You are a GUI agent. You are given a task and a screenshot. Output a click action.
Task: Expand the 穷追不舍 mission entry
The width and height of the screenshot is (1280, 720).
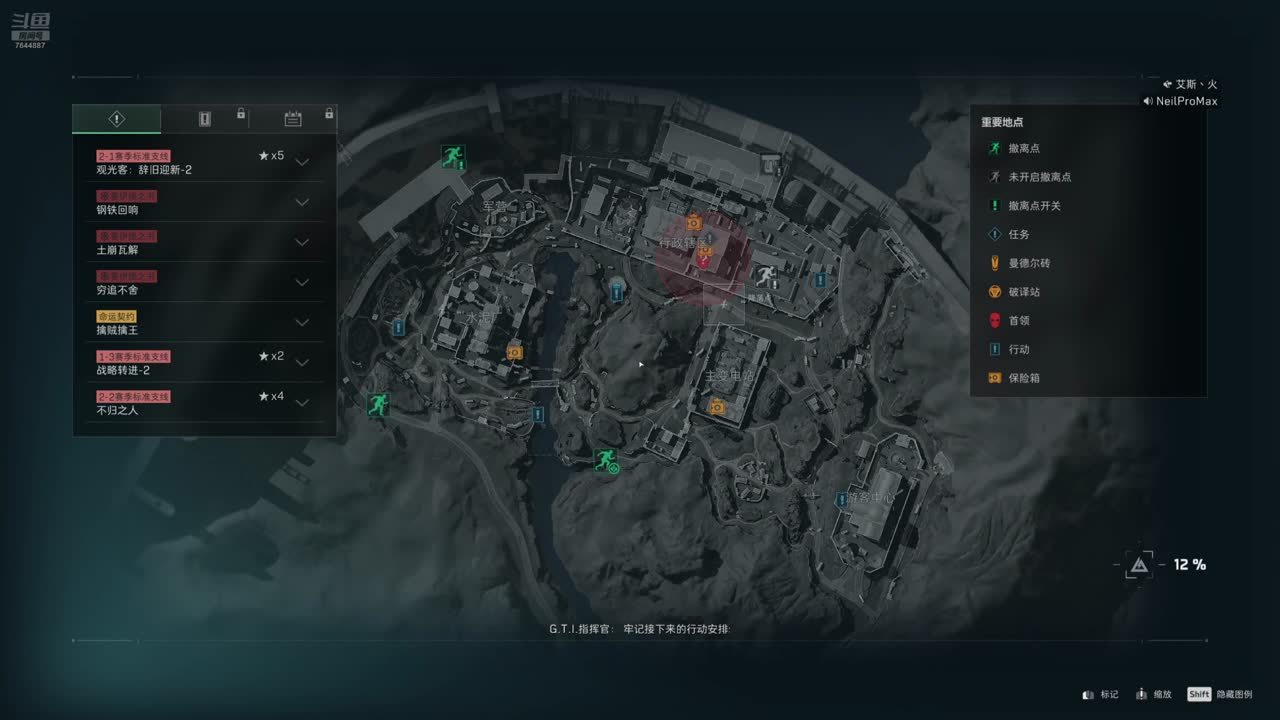click(x=302, y=282)
